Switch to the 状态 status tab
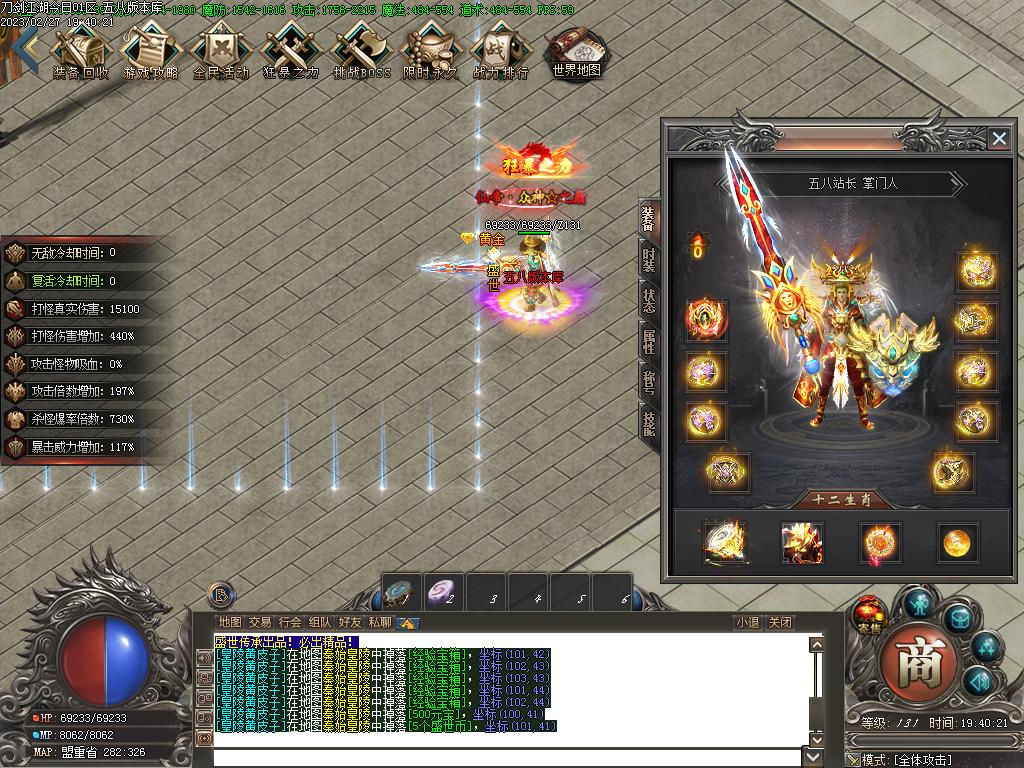The width and height of the screenshot is (1024, 768). point(649,300)
